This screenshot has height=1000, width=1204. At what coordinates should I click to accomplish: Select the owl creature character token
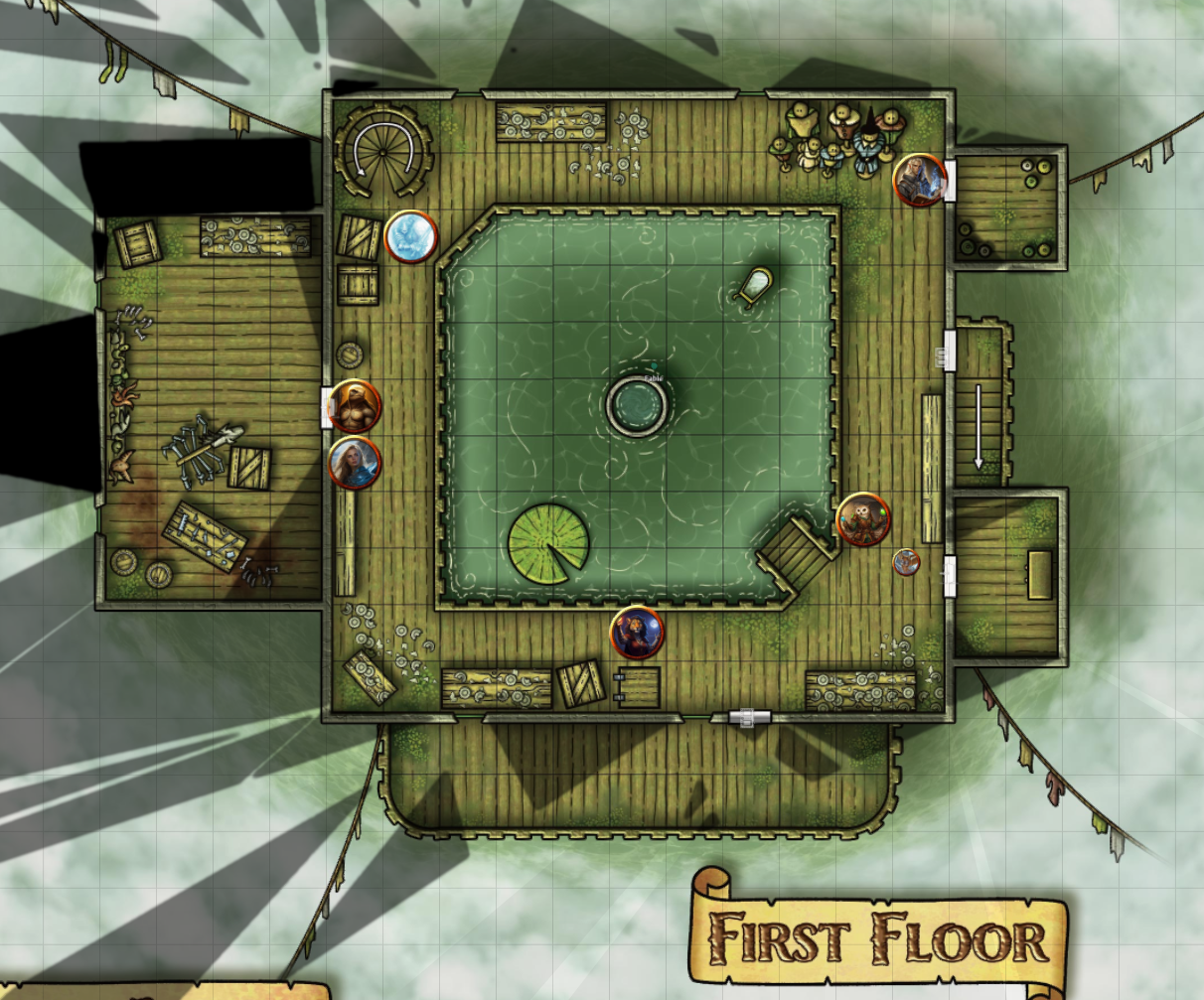coord(863,519)
